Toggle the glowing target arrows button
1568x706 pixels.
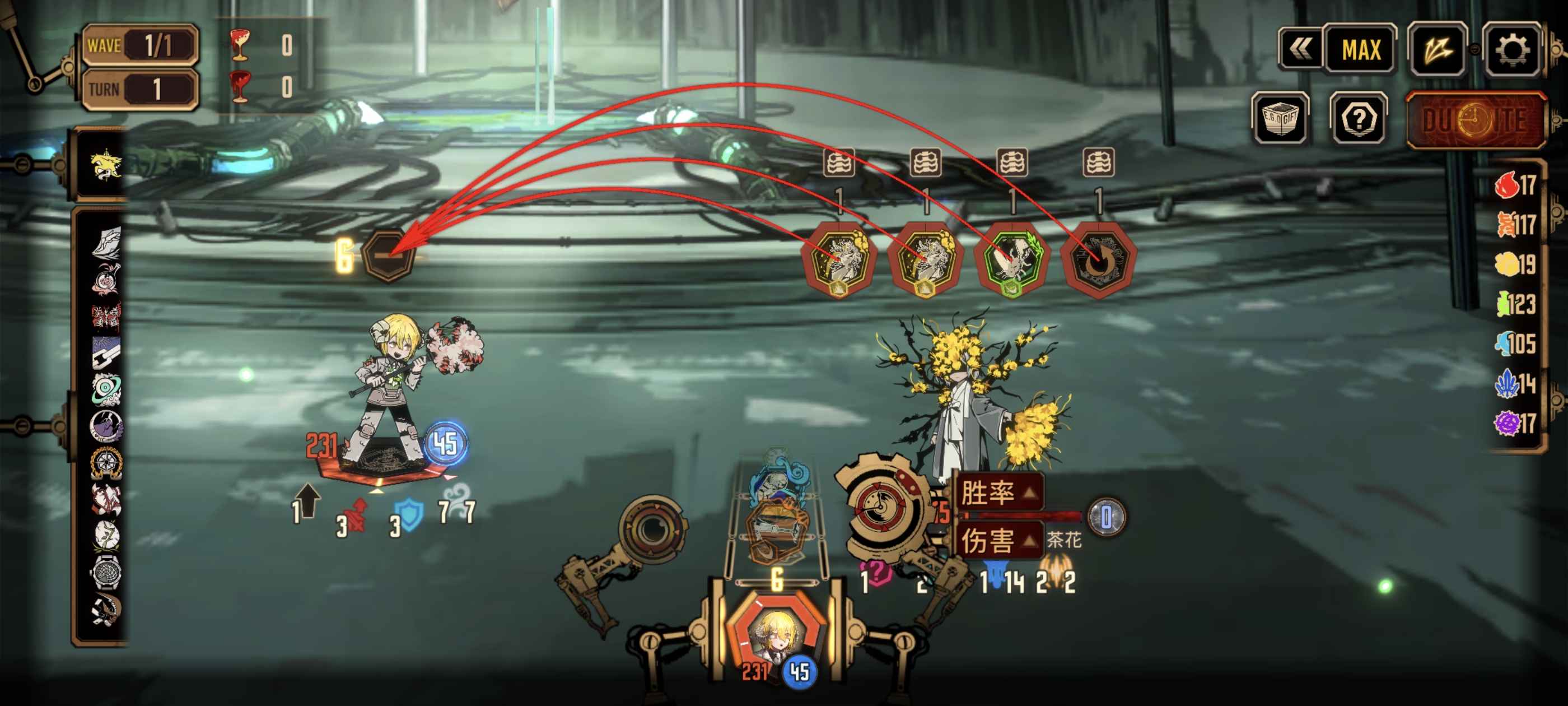[1437, 50]
